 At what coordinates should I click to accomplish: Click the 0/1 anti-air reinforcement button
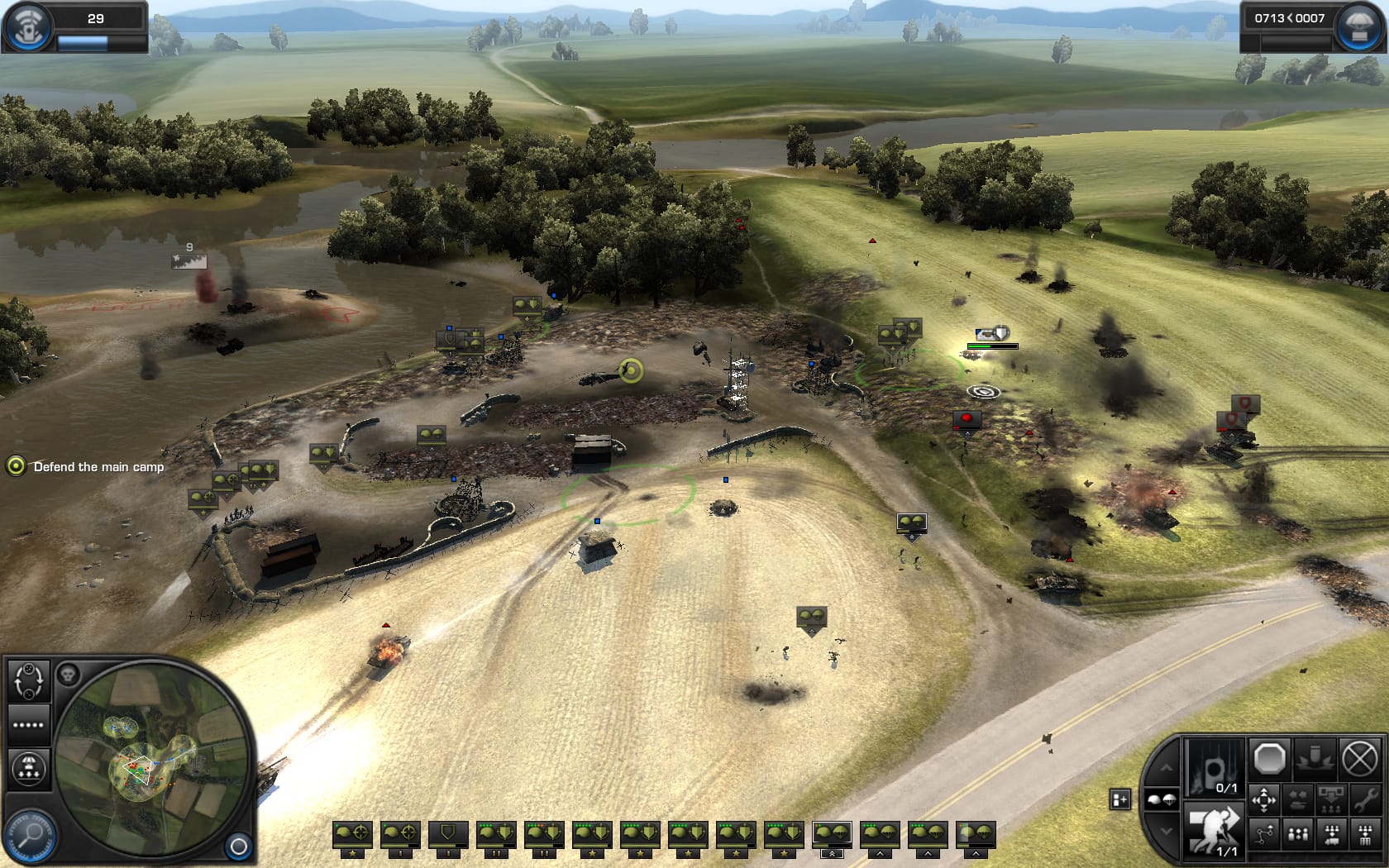click(x=1214, y=769)
